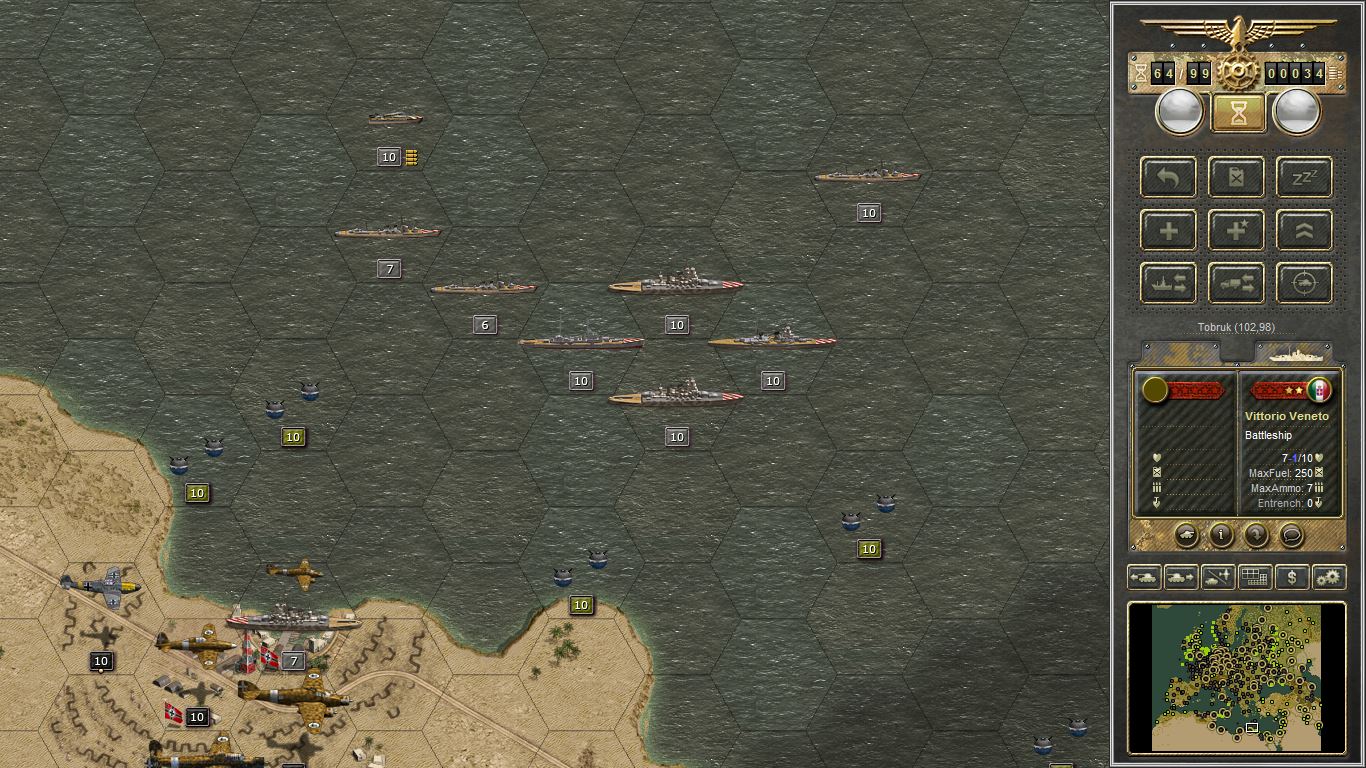Toggle air and ground units with the plane icon
The image size is (1366, 768).
pyautogui.click(x=1217, y=577)
